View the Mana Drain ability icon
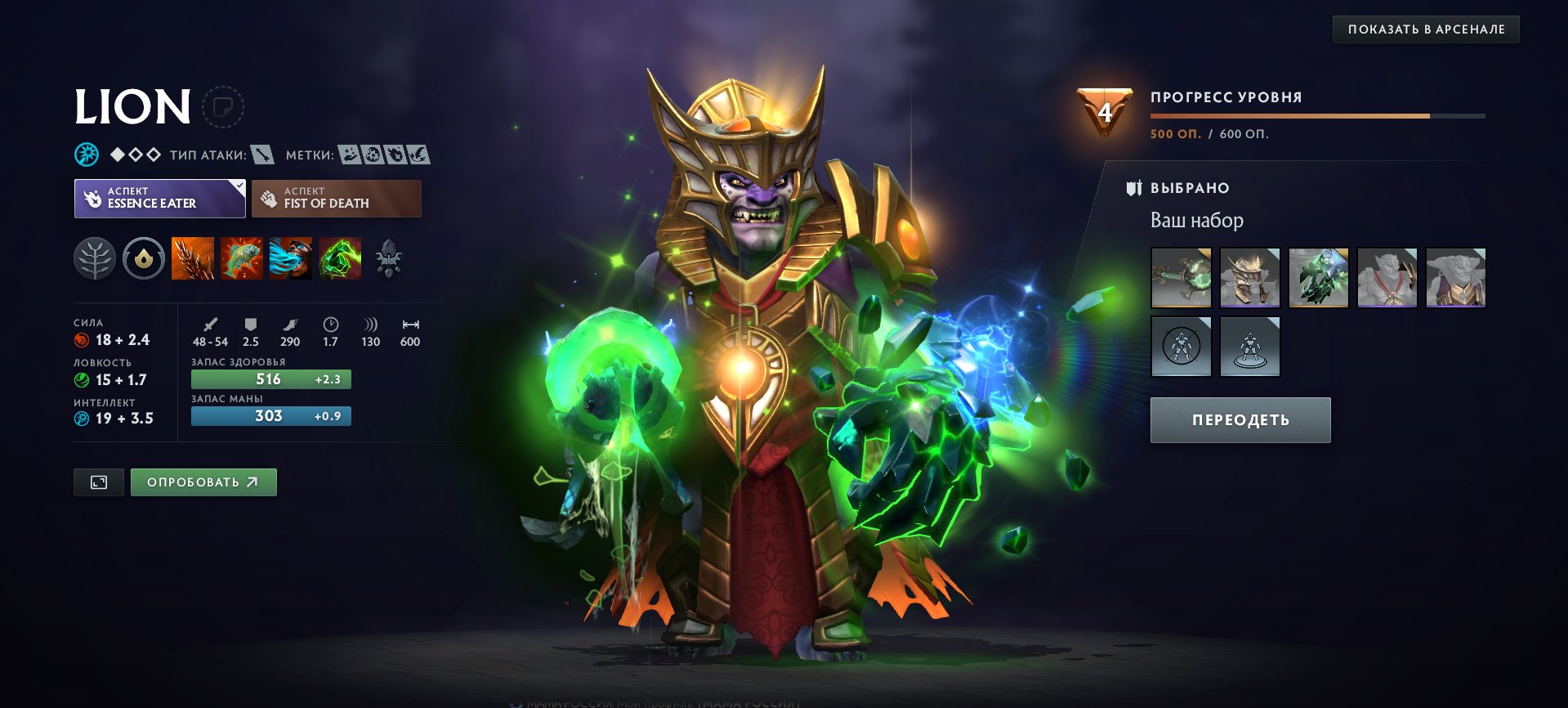The width and height of the screenshot is (1568, 708). click(x=290, y=258)
